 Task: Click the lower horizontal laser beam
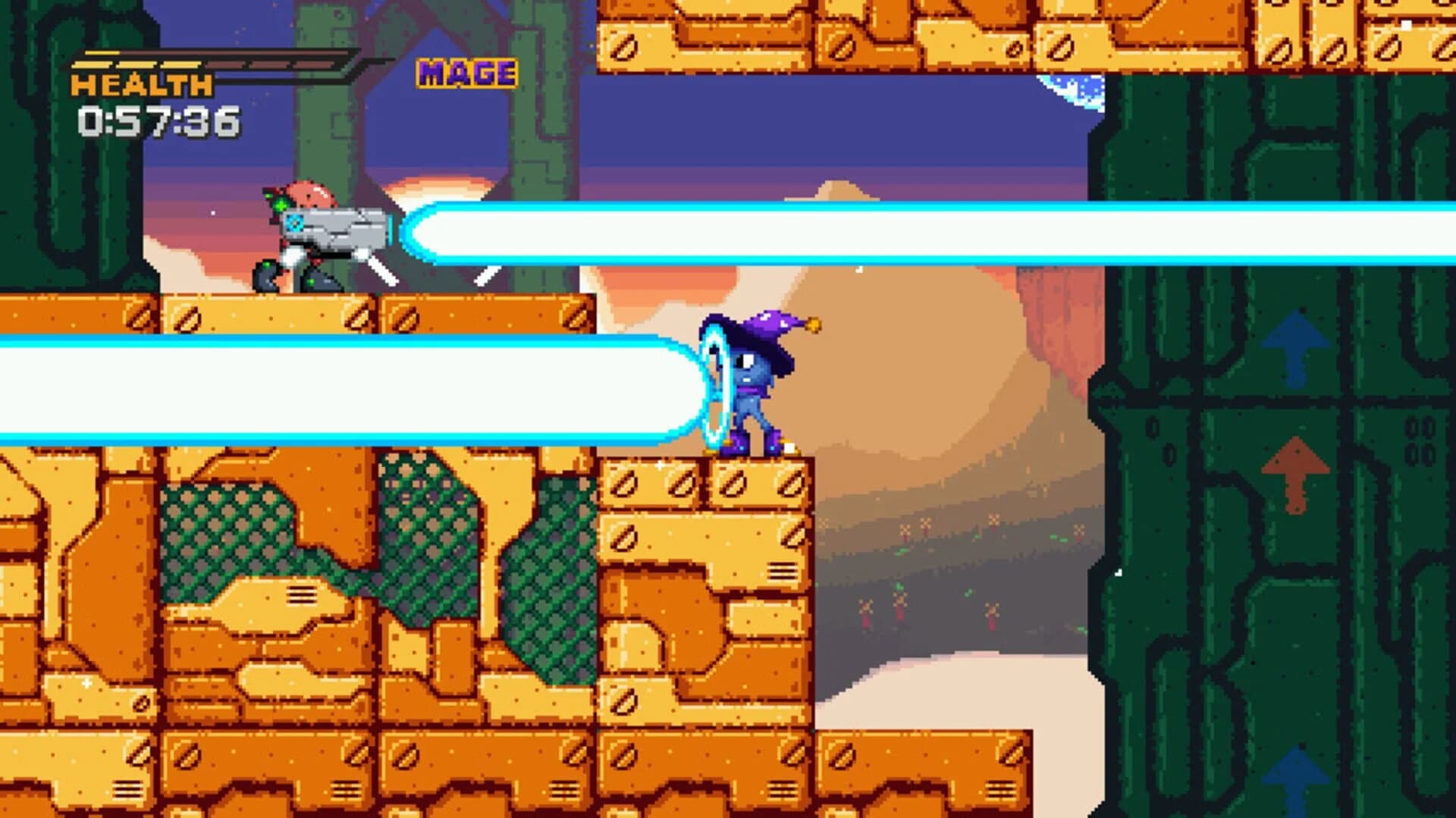pos(341,387)
